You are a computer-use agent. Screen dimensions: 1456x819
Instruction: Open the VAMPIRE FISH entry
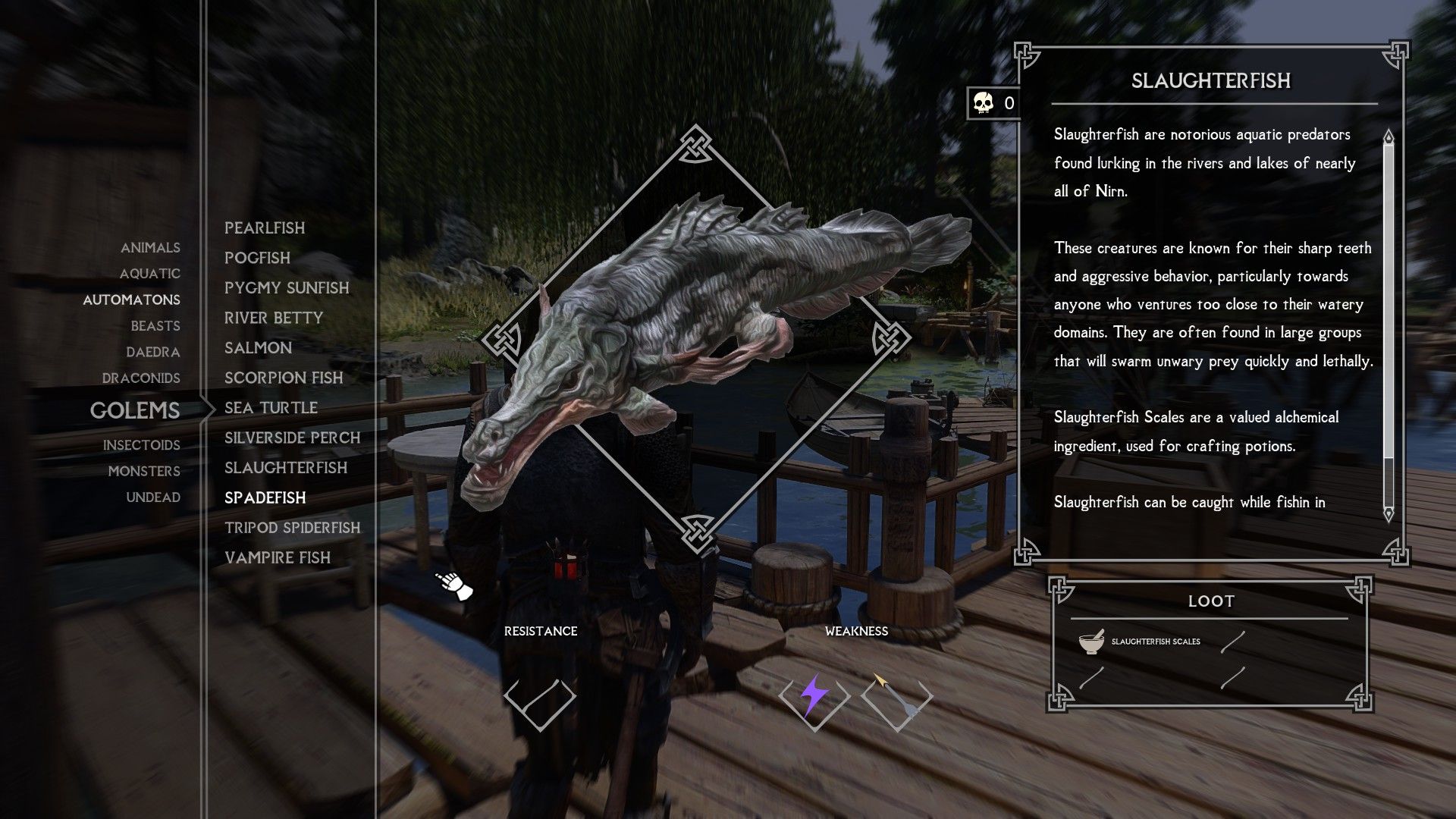pyautogui.click(x=278, y=558)
